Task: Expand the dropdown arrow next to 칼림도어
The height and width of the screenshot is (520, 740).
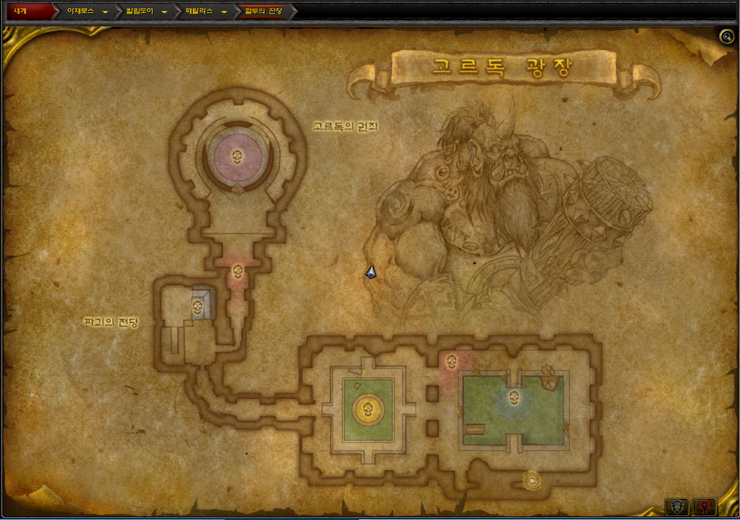Action: click(164, 13)
